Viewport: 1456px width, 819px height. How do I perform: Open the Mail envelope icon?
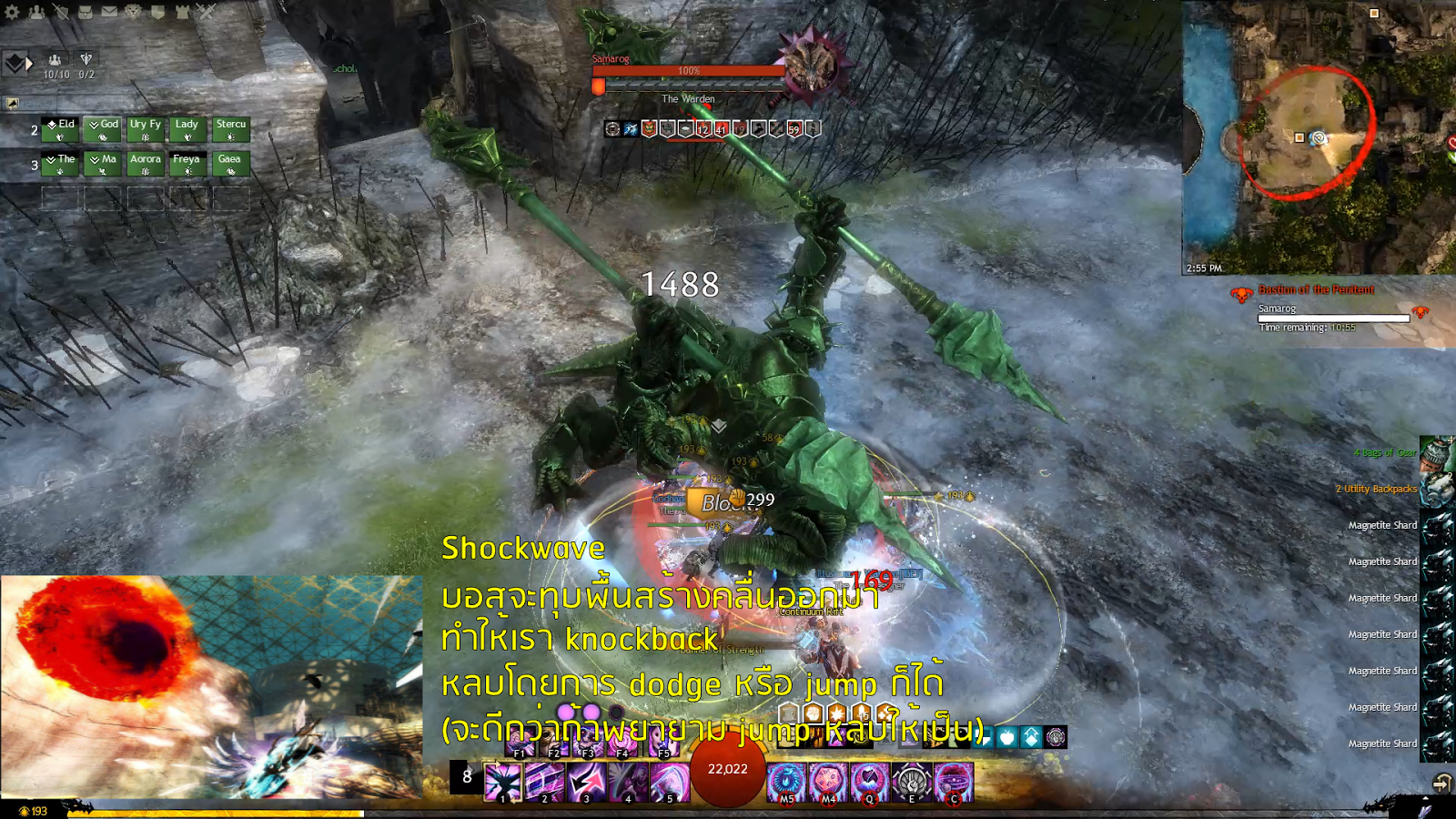(110, 11)
